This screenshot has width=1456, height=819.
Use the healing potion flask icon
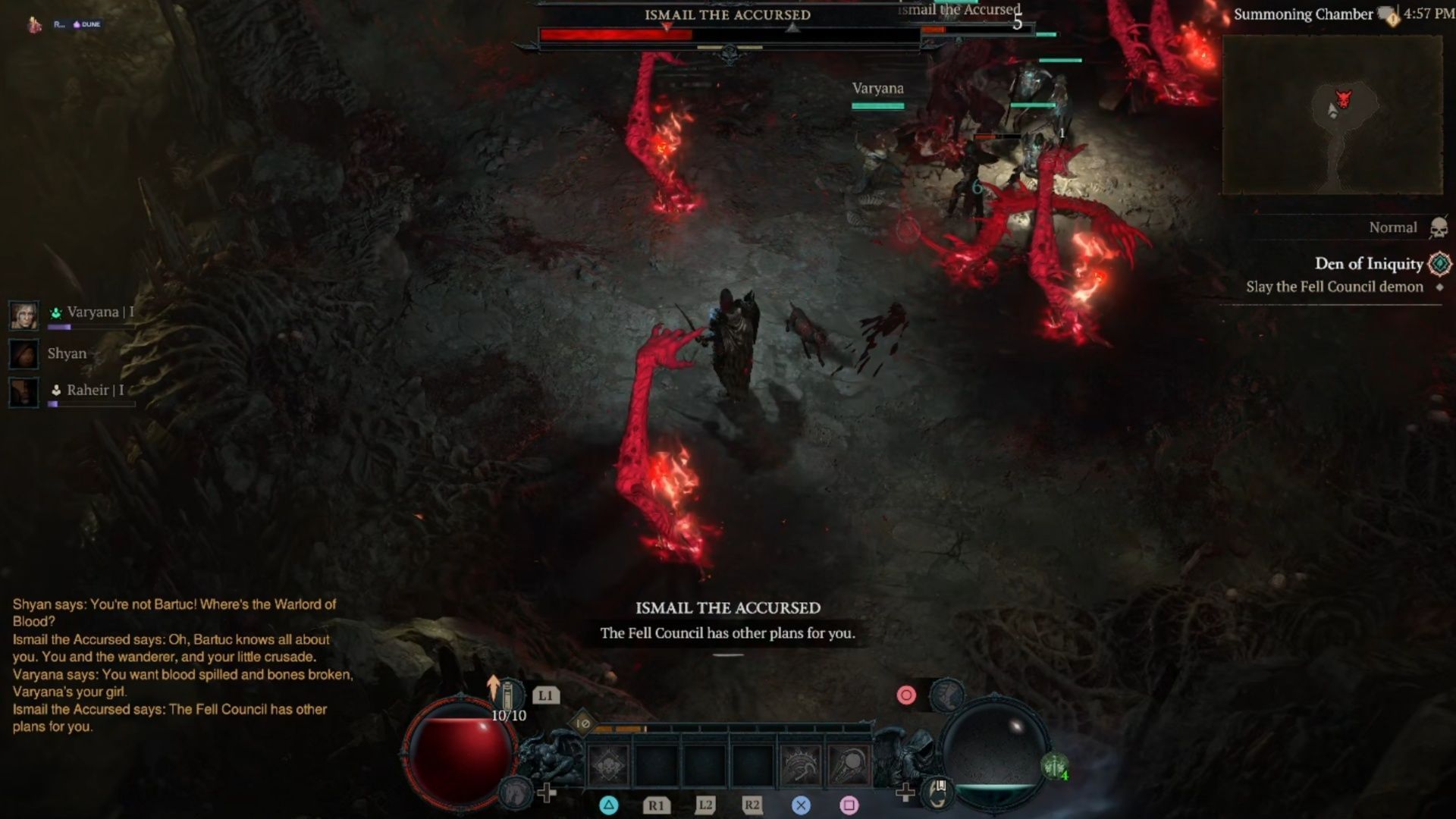click(508, 695)
